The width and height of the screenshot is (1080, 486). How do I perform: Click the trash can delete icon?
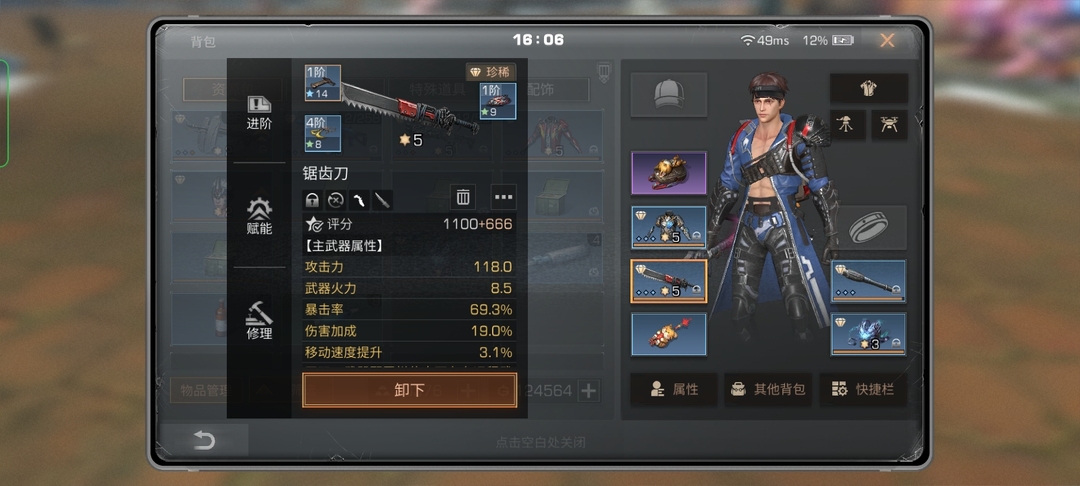463,197
